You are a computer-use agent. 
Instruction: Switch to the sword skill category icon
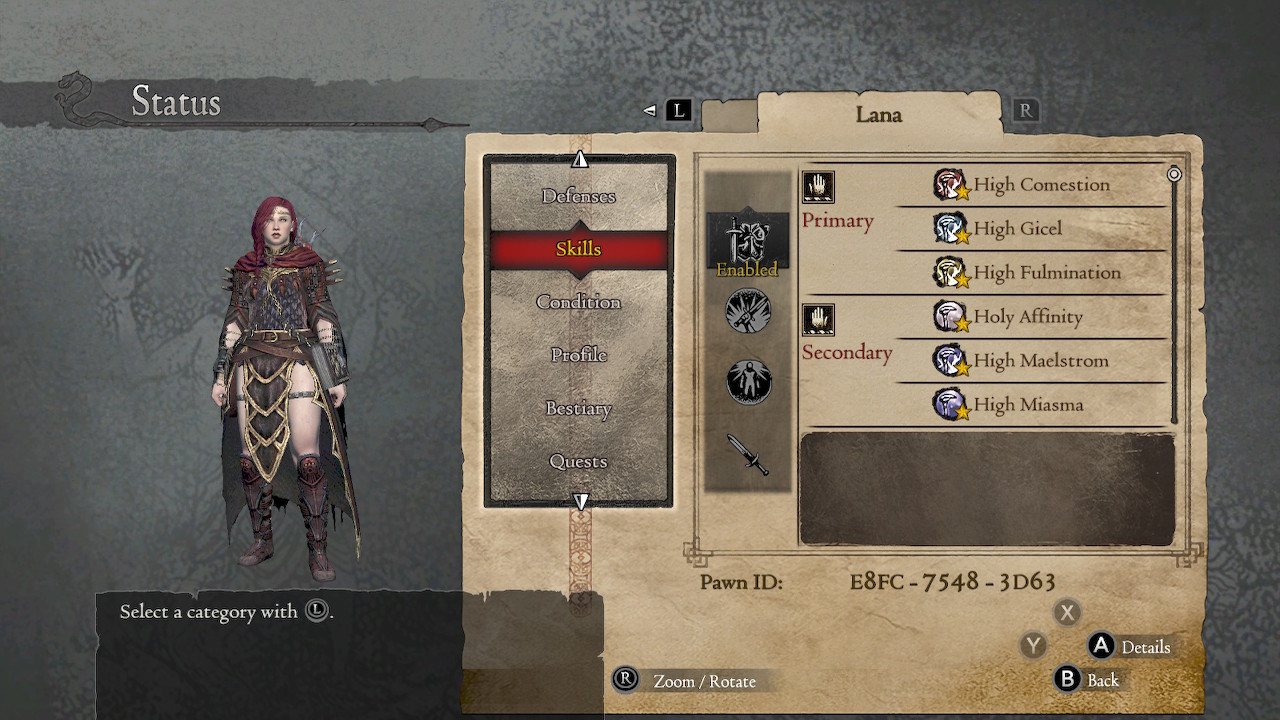[x=747, y=453]
